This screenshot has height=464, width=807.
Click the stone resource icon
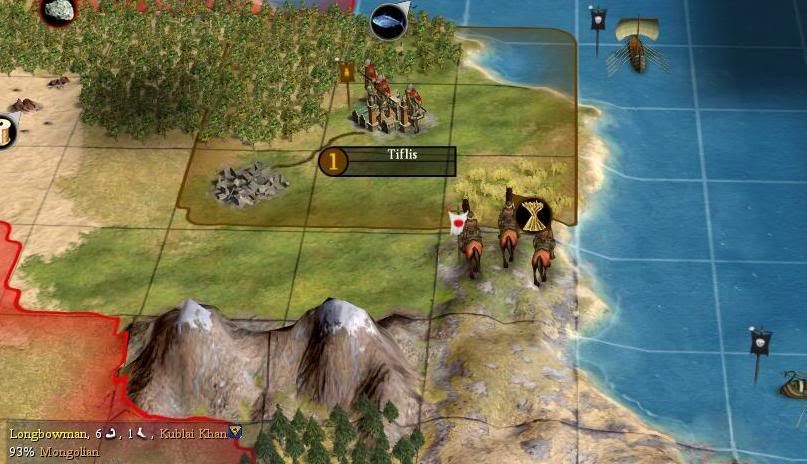[x=59, y=11]
